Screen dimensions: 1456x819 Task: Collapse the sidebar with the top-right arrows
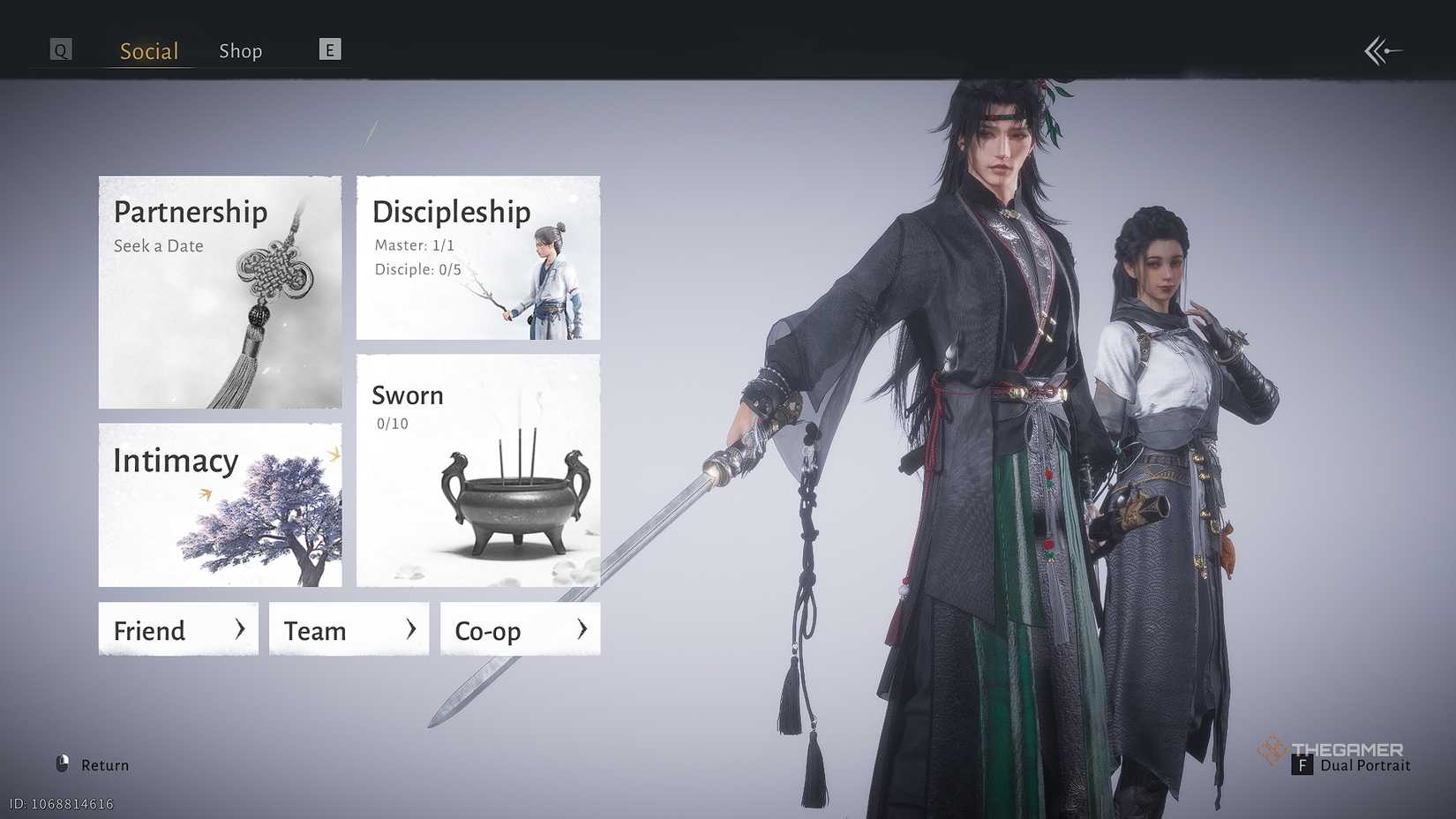coord(1381,50)
